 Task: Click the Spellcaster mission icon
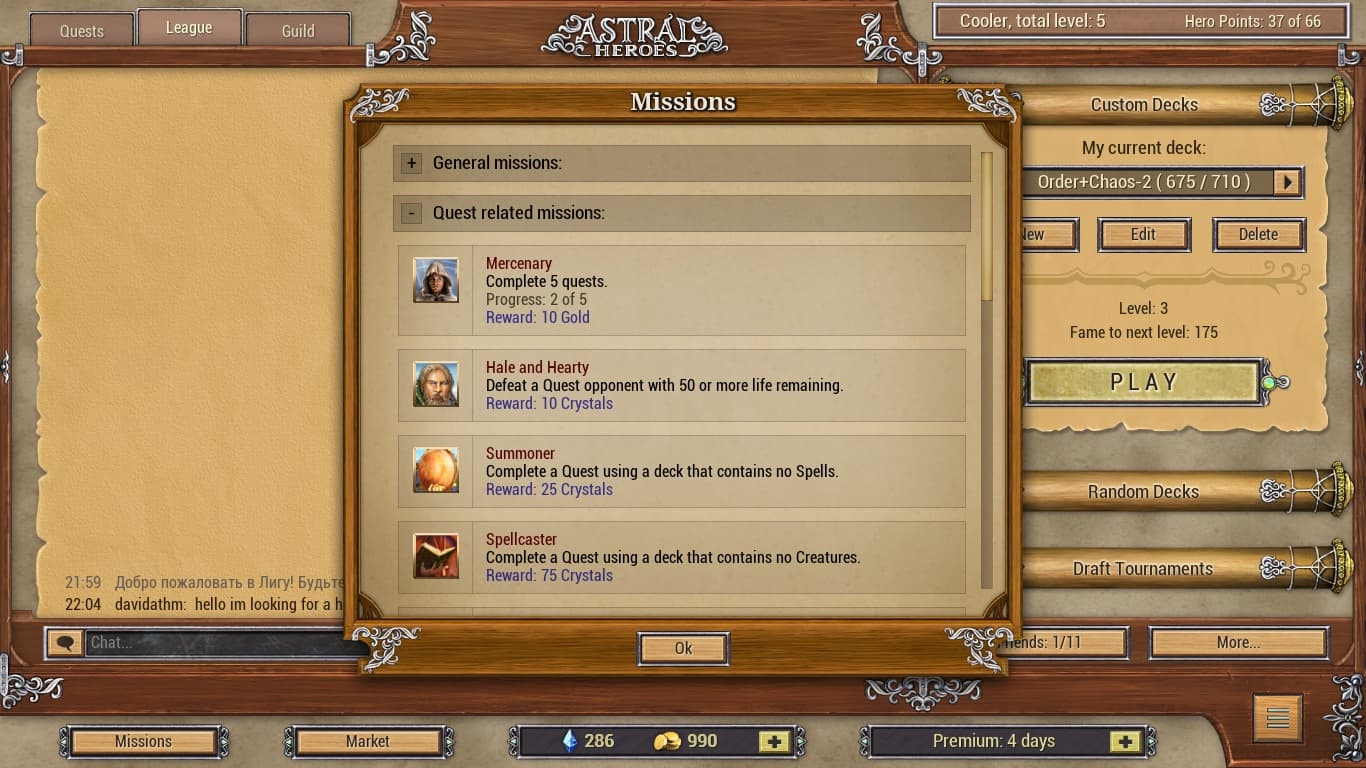click(436, 556)
